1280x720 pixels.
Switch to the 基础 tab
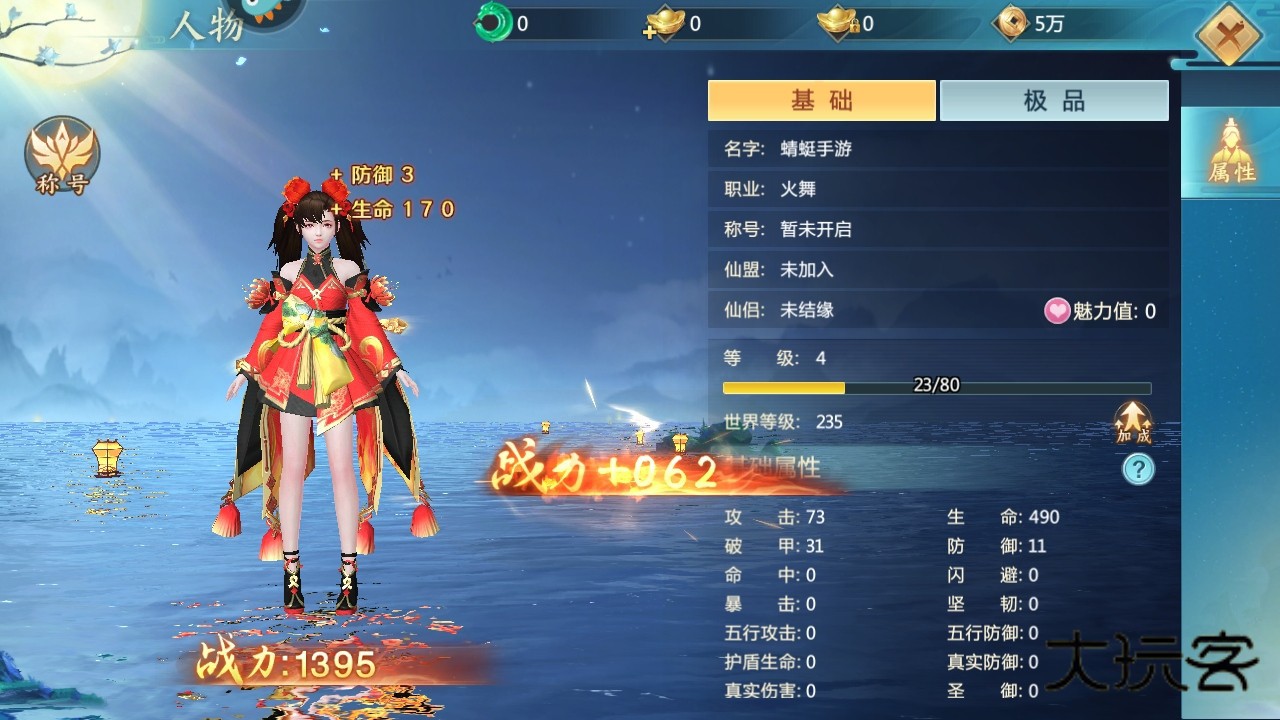(x=821, y=100)
